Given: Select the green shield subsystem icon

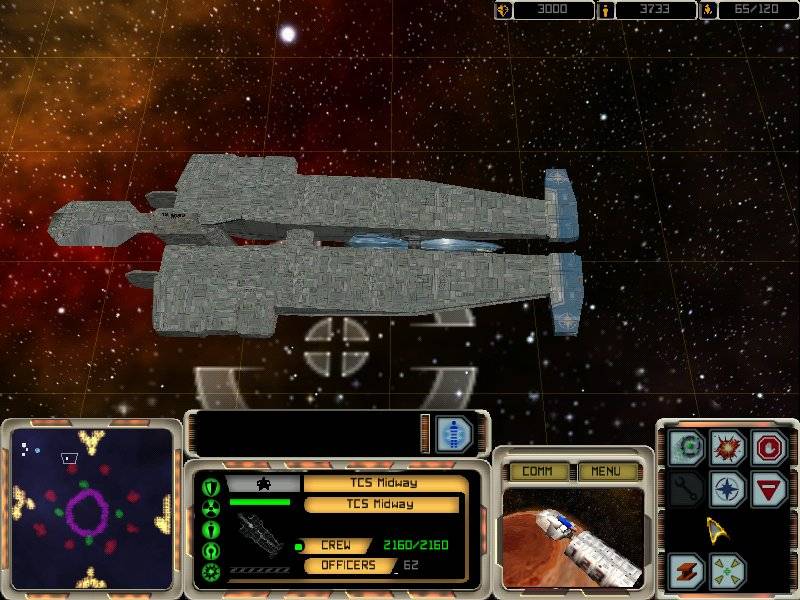Looking at the screenshot, I should pos(212,486).
